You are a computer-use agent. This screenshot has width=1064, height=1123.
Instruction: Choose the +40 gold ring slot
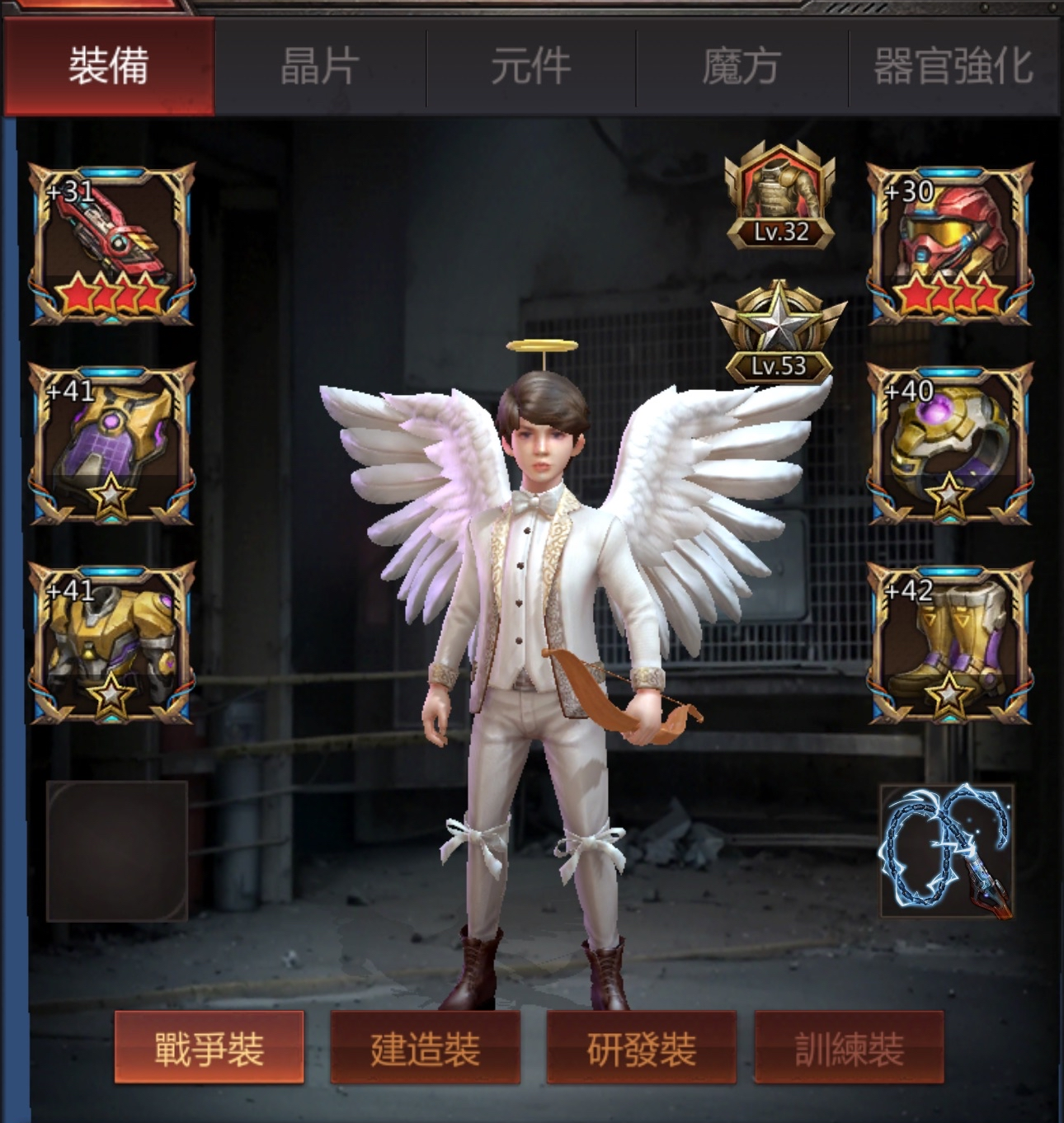950,444
